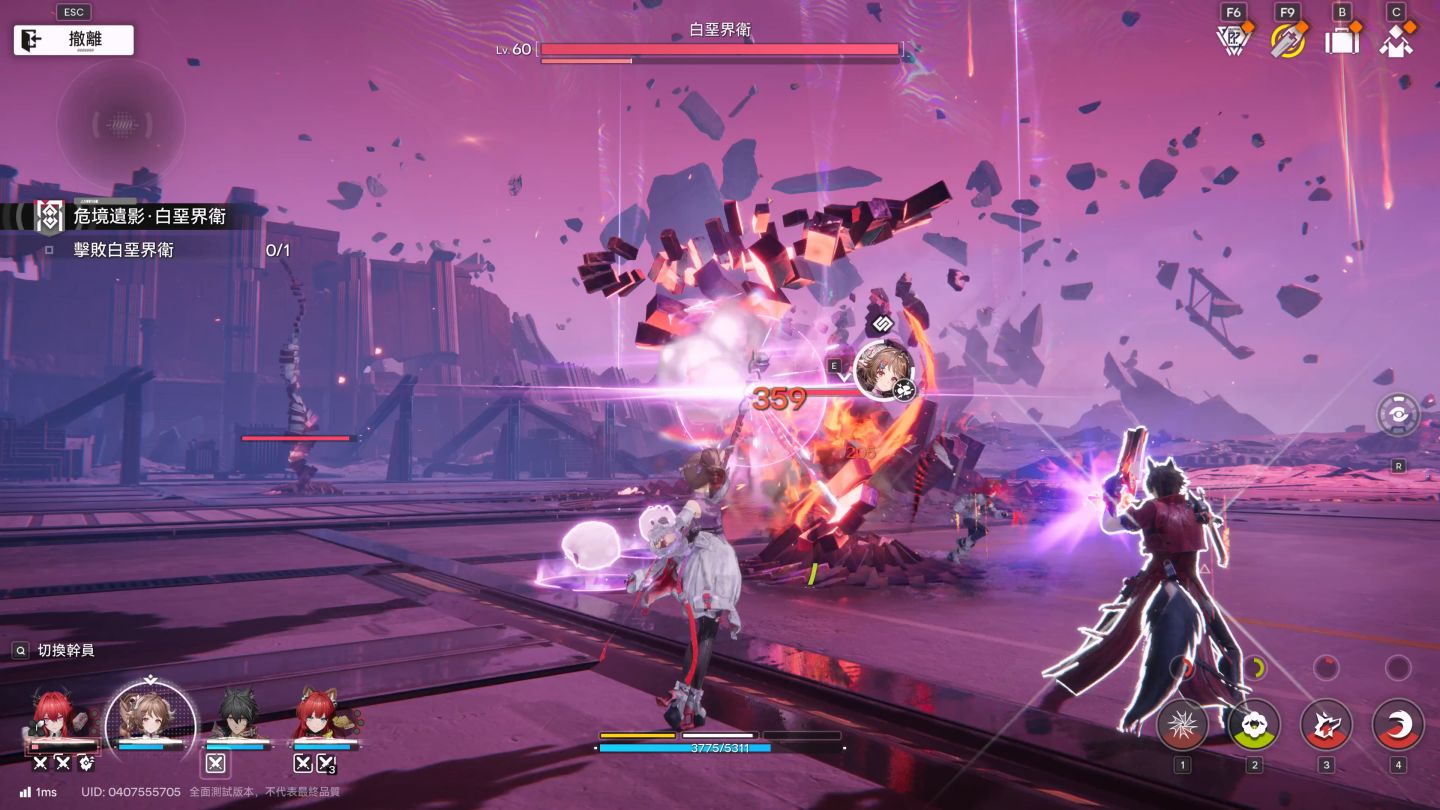Open the suitcase backpack icon
The height and width of the screenshot is (810, 1440).
(x=1341, y=41)
